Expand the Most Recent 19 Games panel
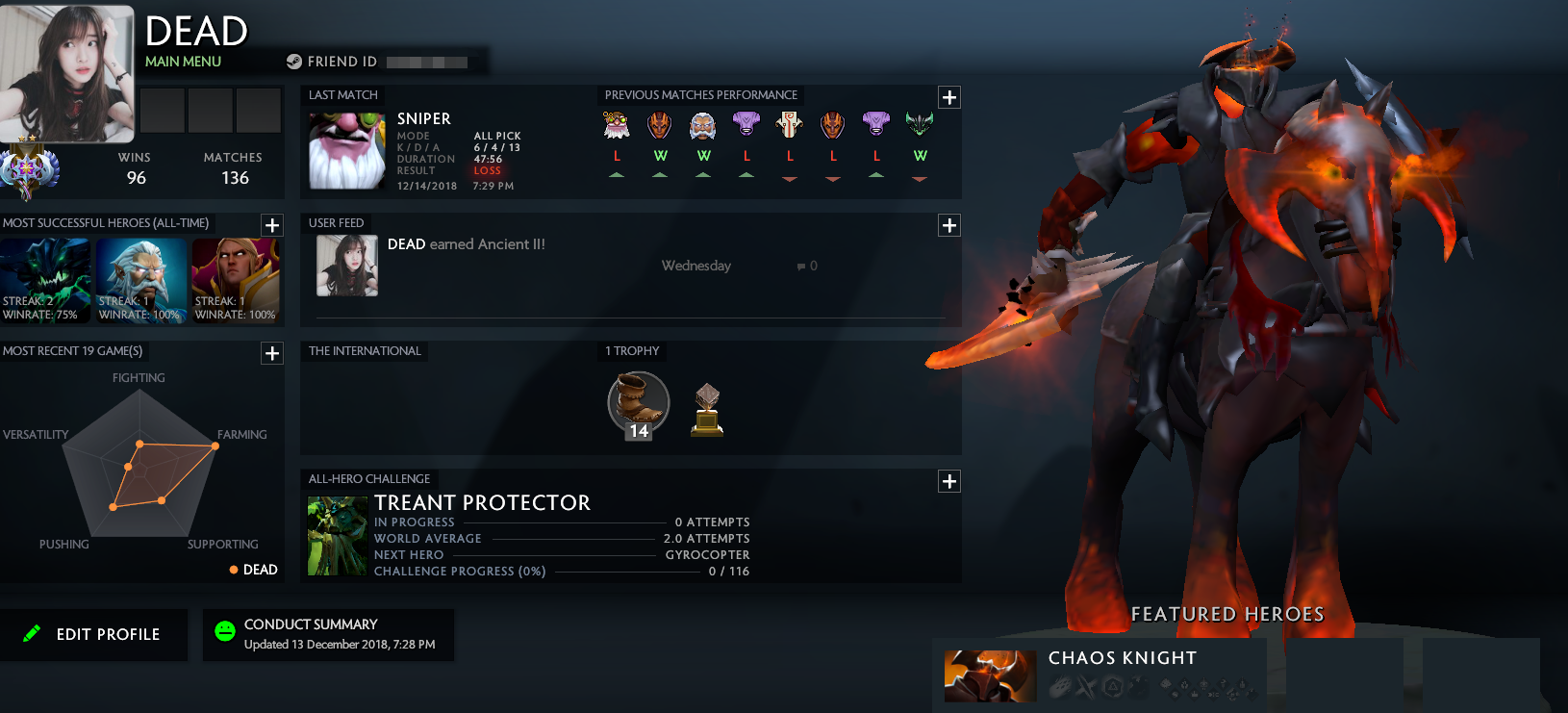 [272, 353]
